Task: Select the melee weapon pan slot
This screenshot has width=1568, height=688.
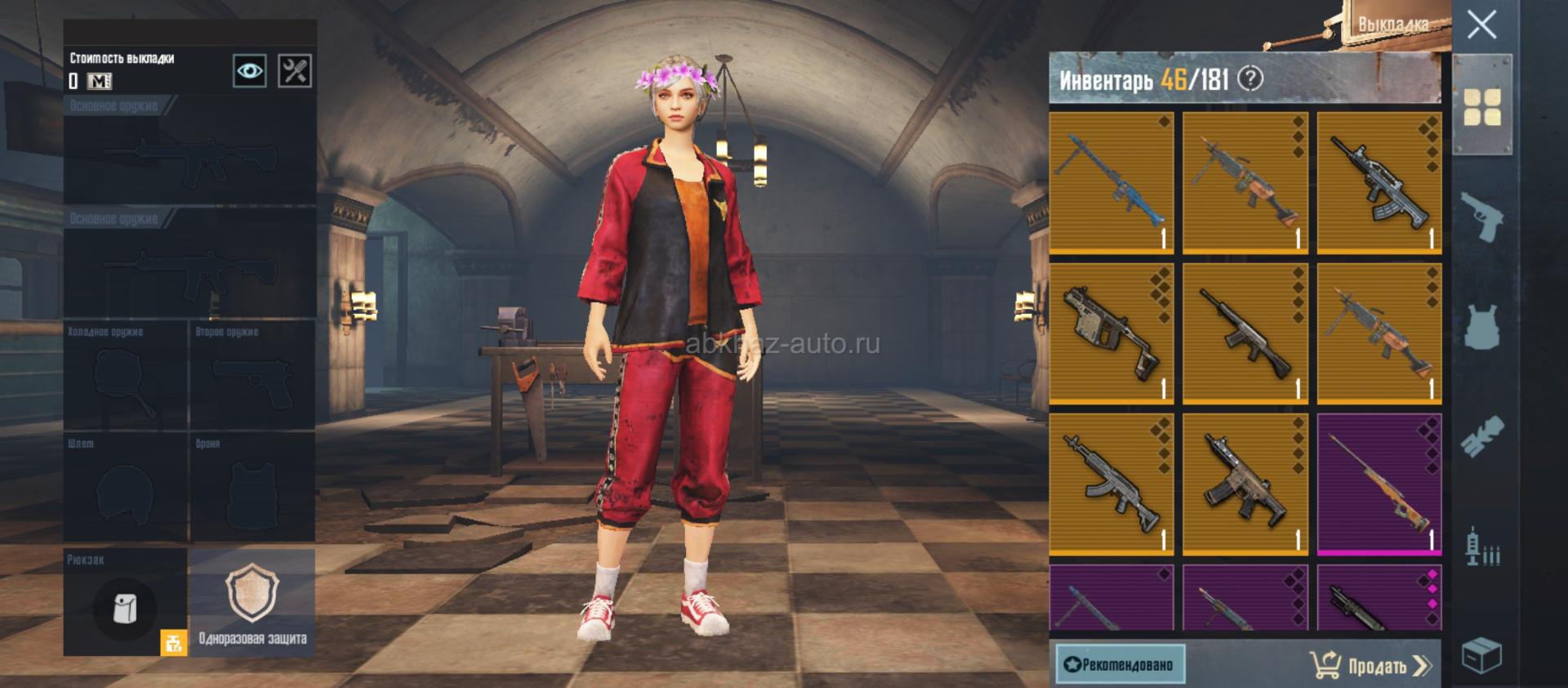Action: point(125,376)
